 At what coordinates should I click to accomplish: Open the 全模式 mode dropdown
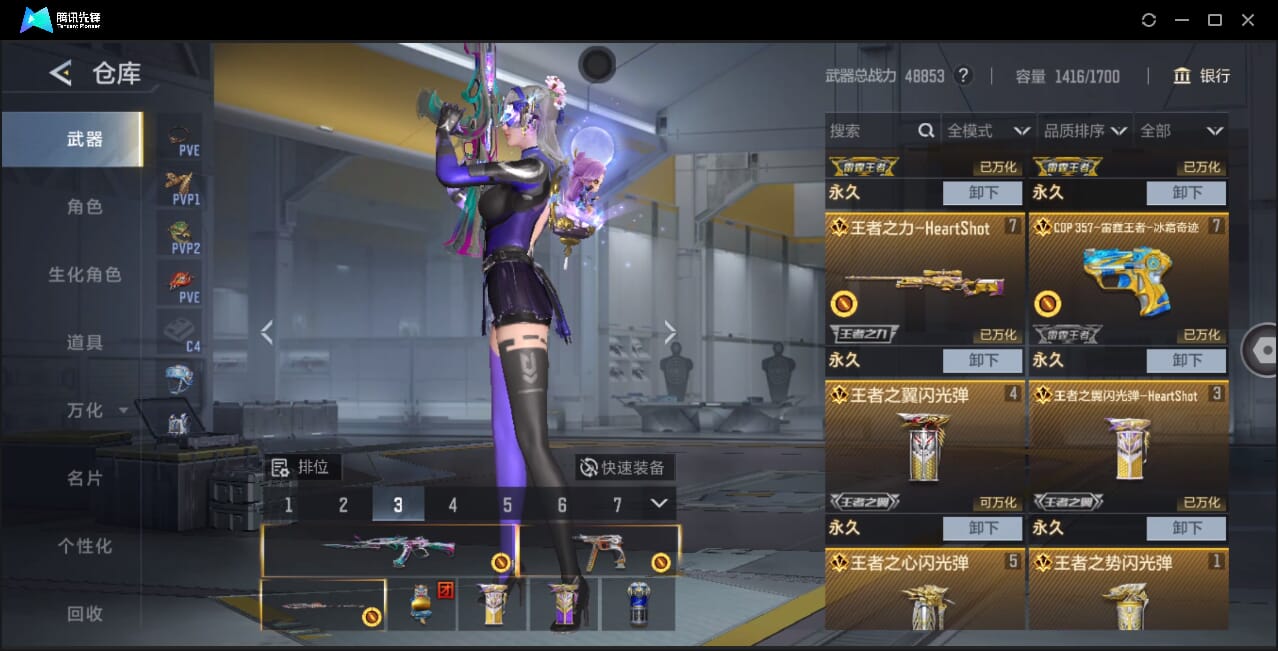[x=988, y=131]
